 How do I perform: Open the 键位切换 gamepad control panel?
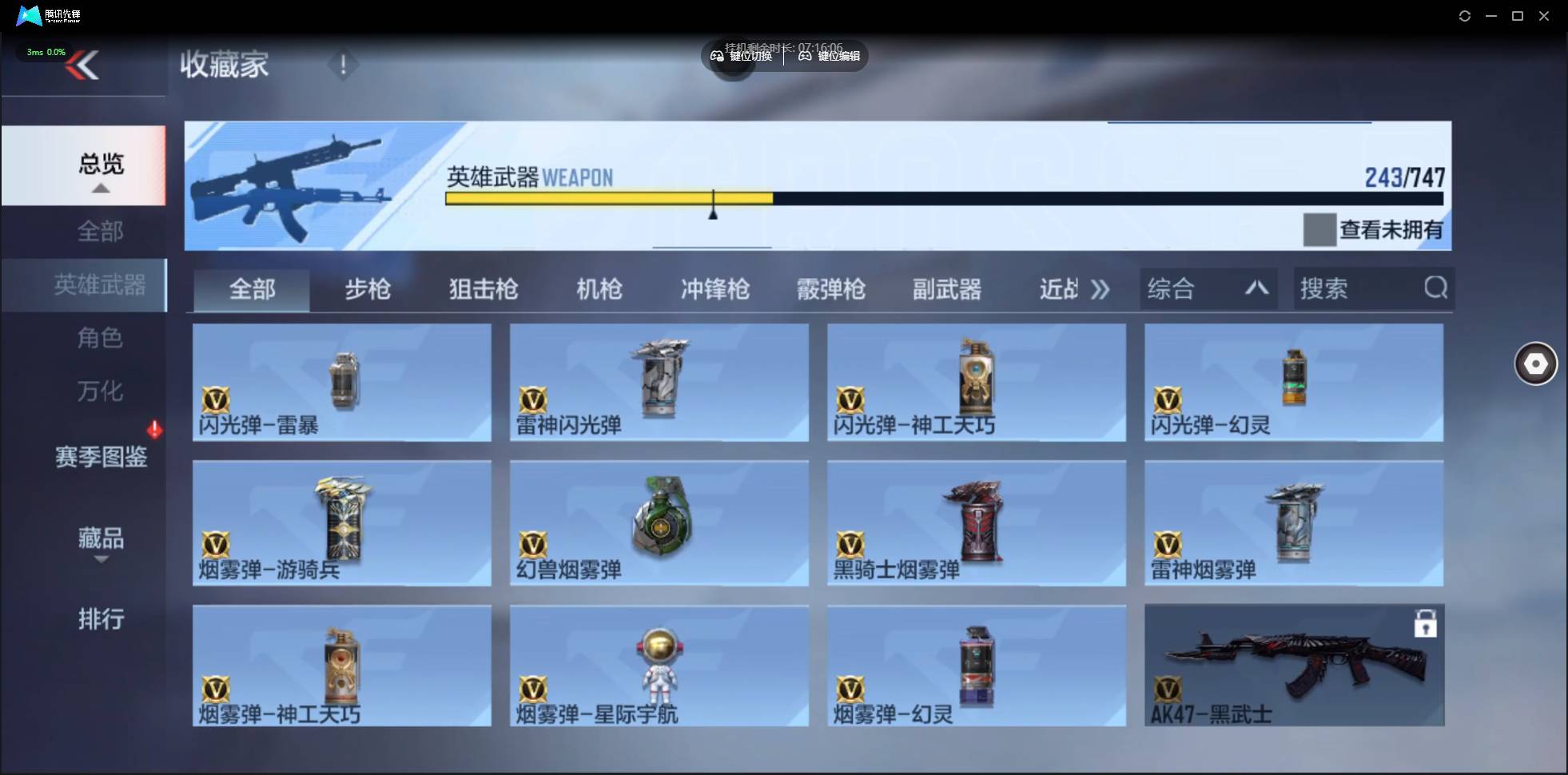point(743,56)
